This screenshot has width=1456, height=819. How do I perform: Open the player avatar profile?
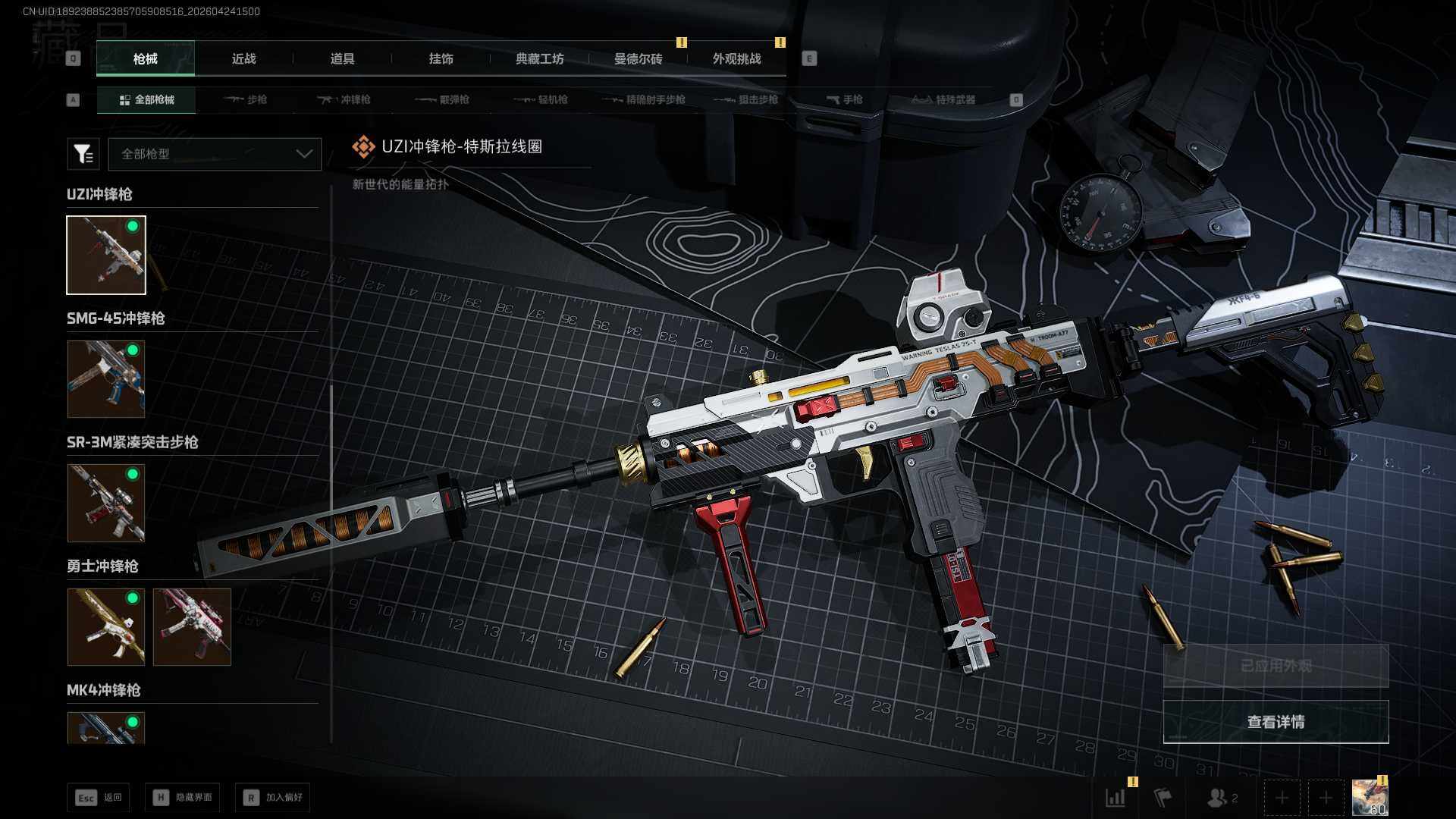coord(1370,798)
